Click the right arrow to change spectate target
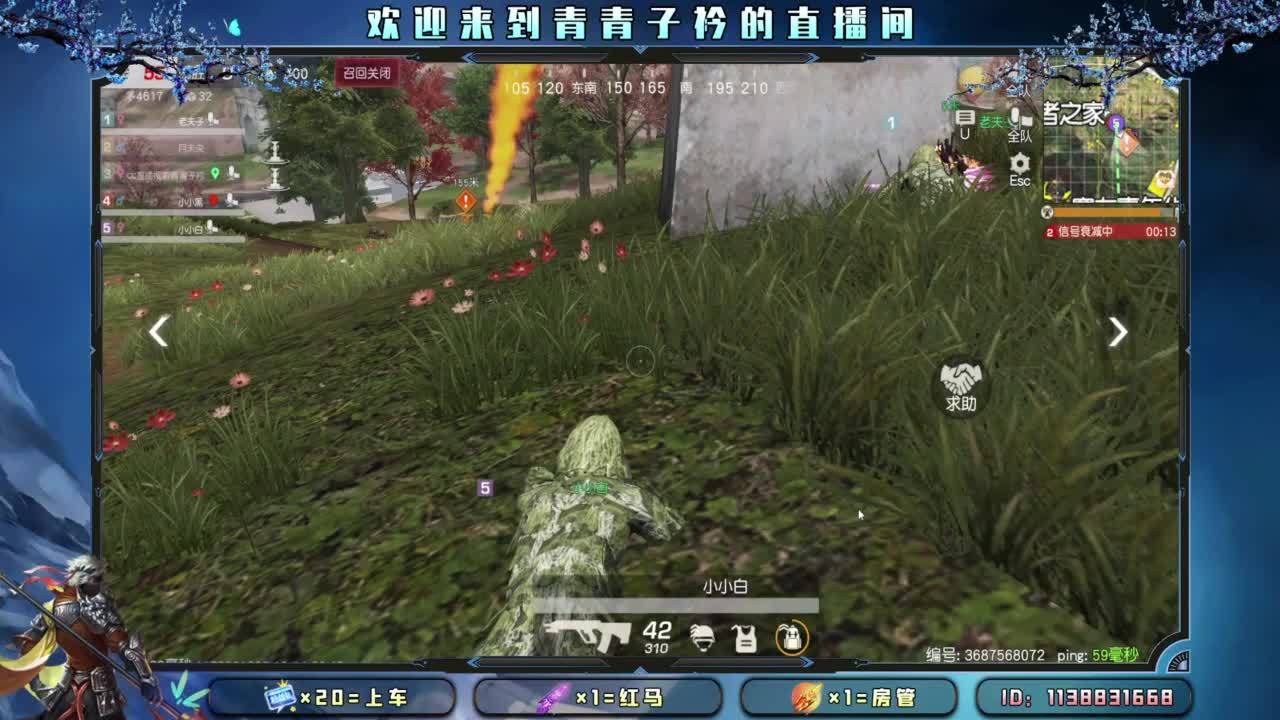Image resolution: width=1280 pixels, height=720 pixels. pyautogui.click(x=1117, y=331)
